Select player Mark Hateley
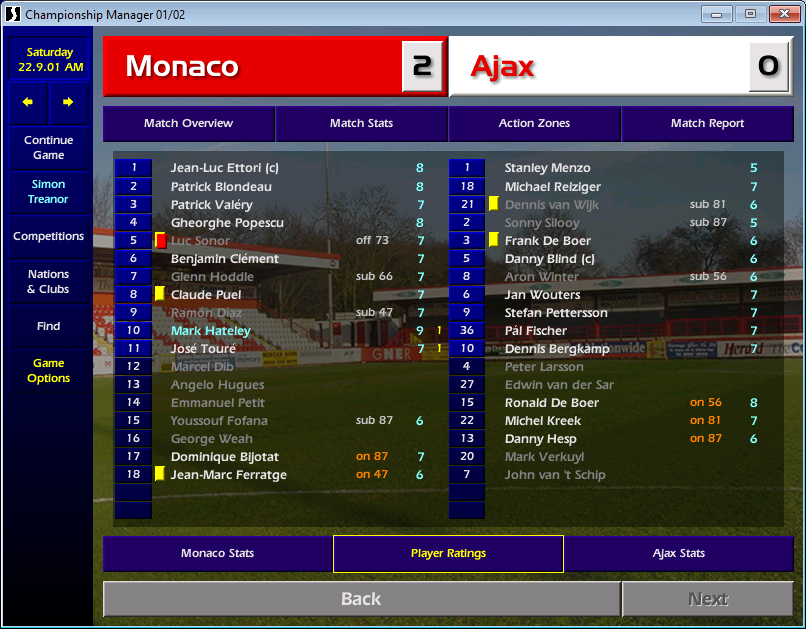Viewport: 806px width, 629px height. click(211, 331)
